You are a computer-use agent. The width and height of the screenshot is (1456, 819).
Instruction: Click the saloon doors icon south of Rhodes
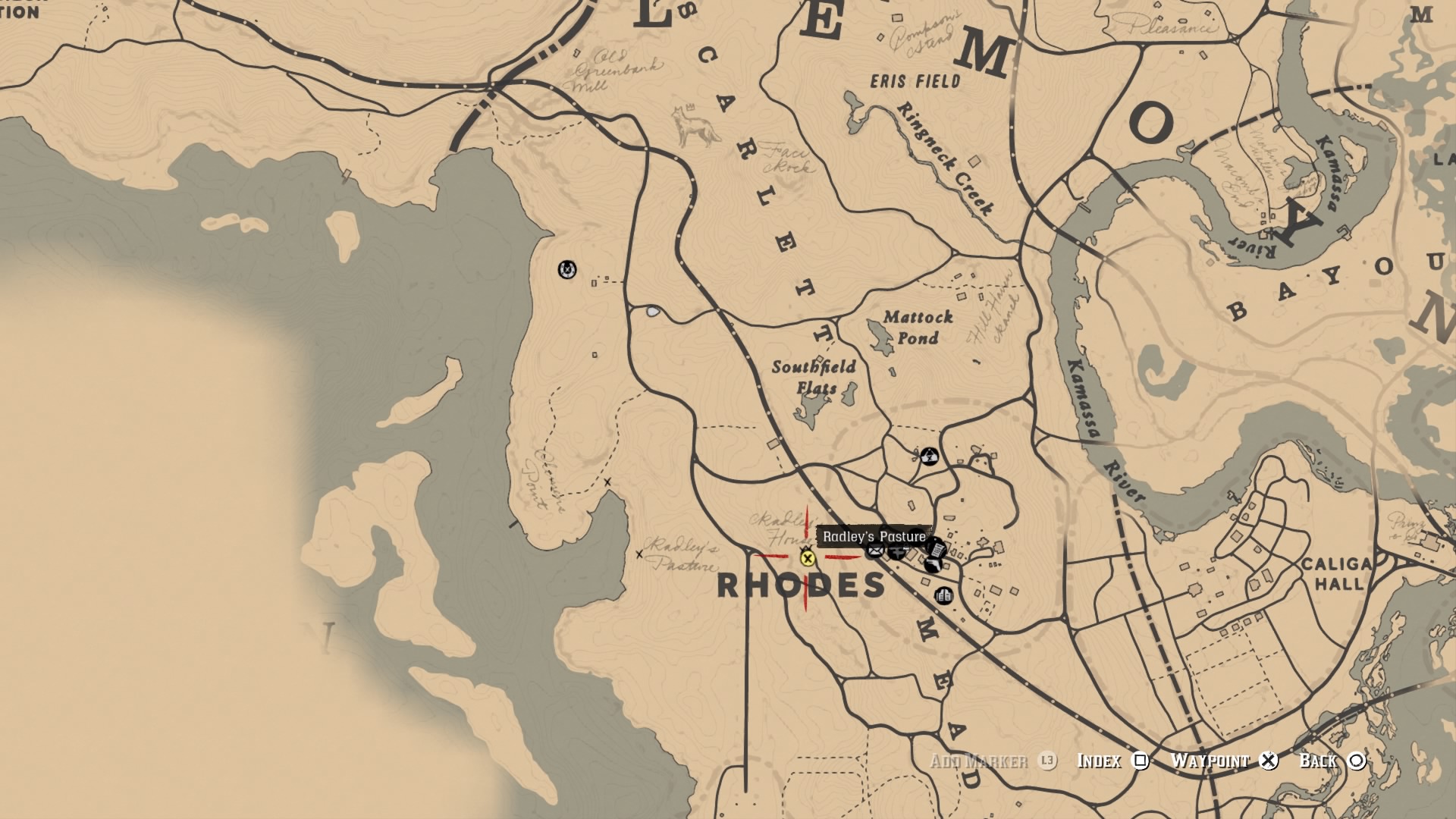tap(943, 596)
